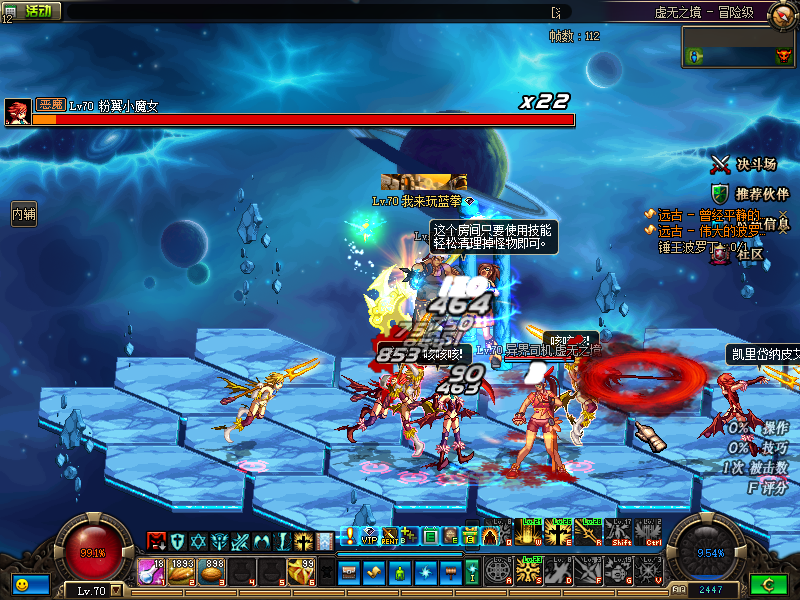Open the 决斗场 duel arena
The width and height of the screenshot is (800, 600).
pyautogui.click(x=744, y=164)
